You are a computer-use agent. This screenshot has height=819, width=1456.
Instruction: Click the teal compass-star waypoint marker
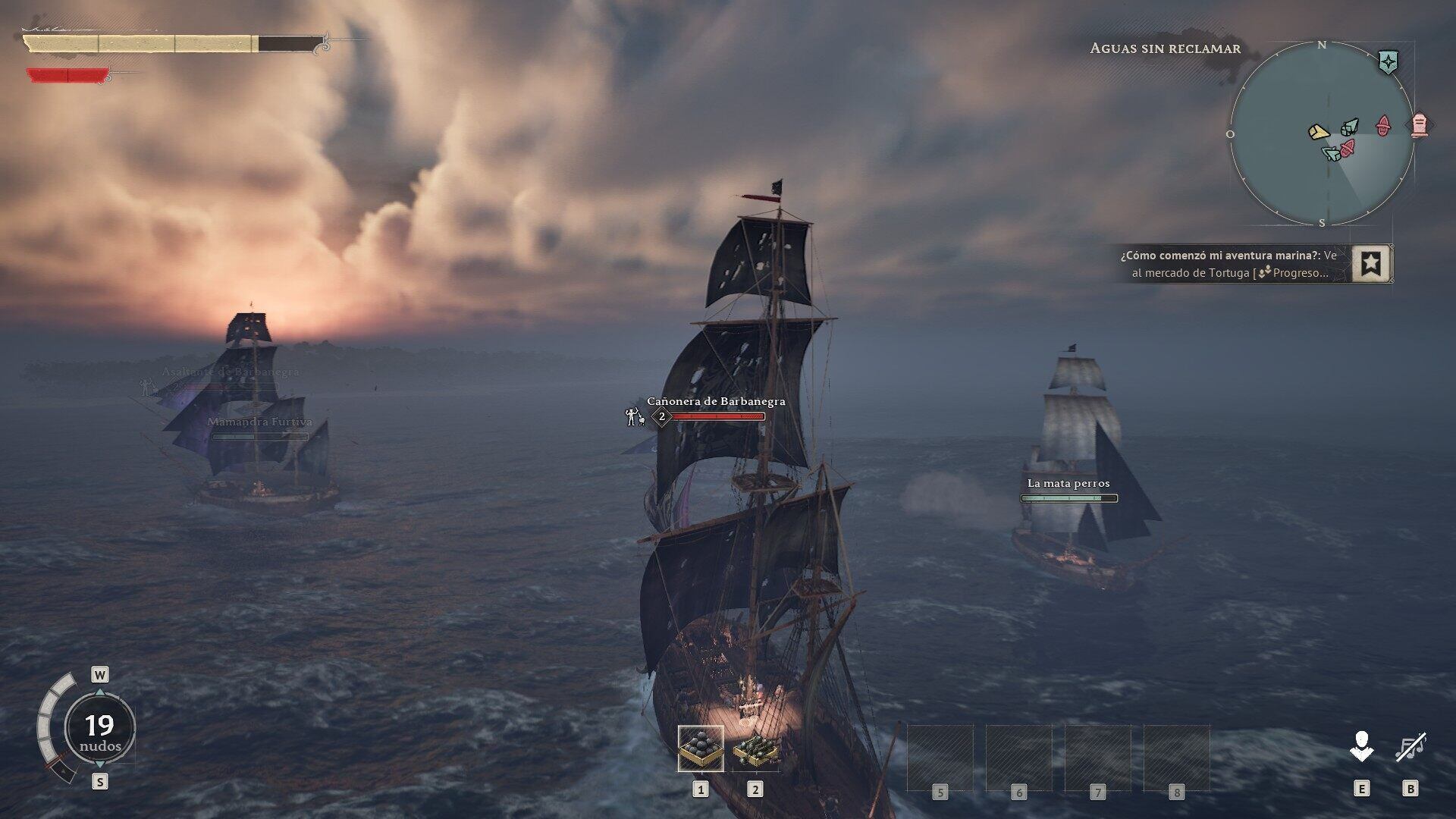tap(1387, 62)
